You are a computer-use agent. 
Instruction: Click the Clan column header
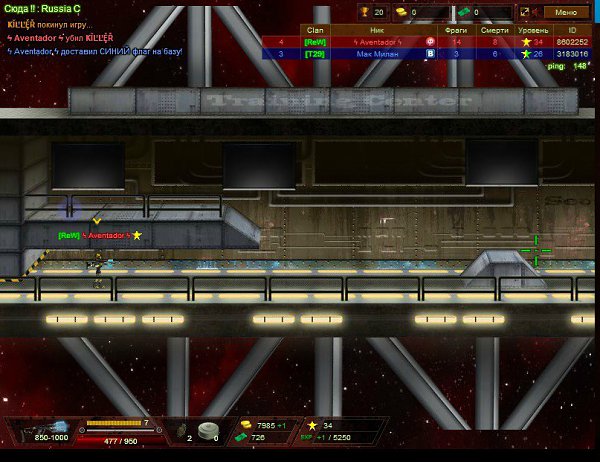click(x=314, y=31)
